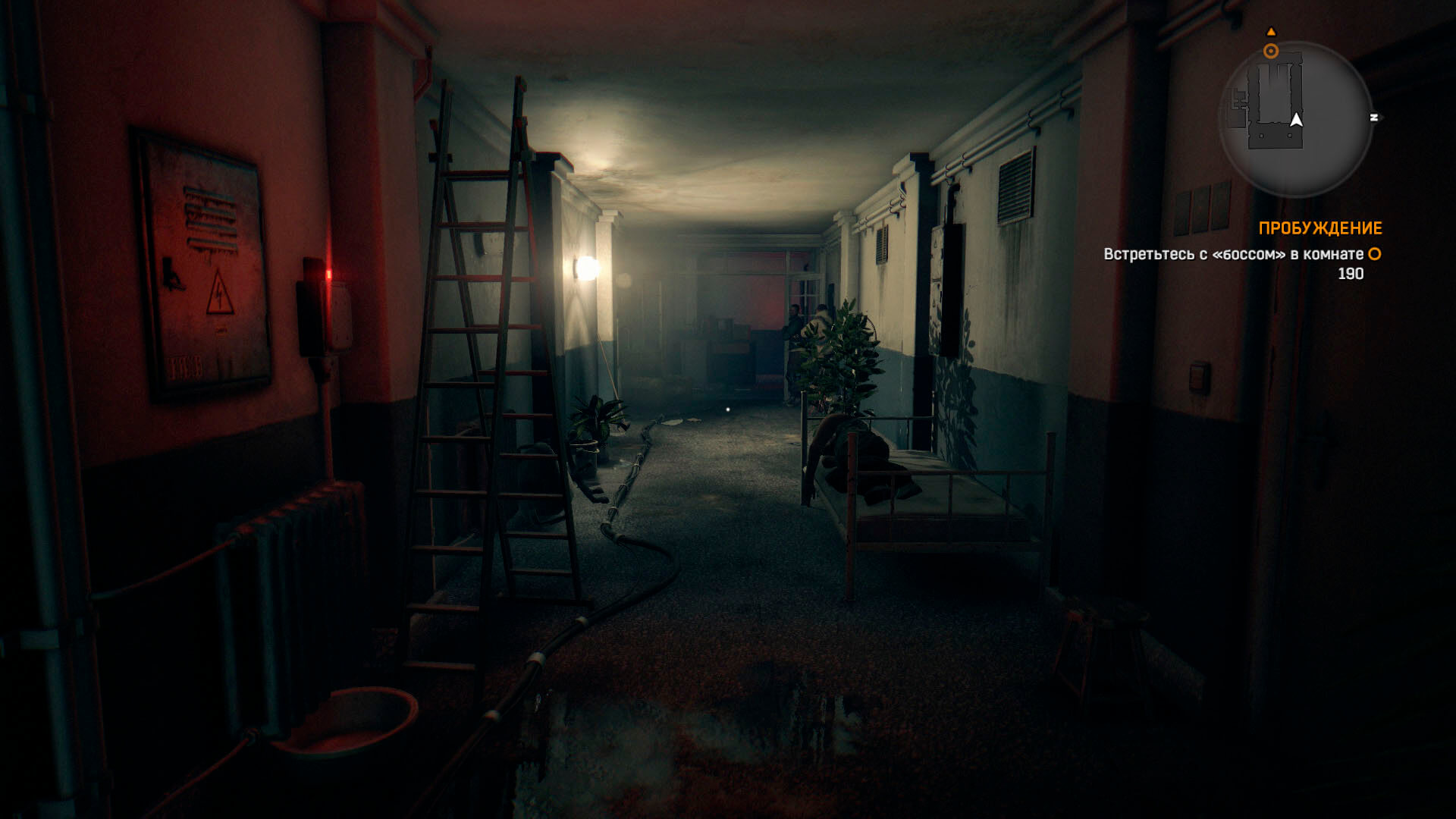Click the objective text about meeting the boss
Viewport: 1456px width, 819px height.
[1233, 255]
